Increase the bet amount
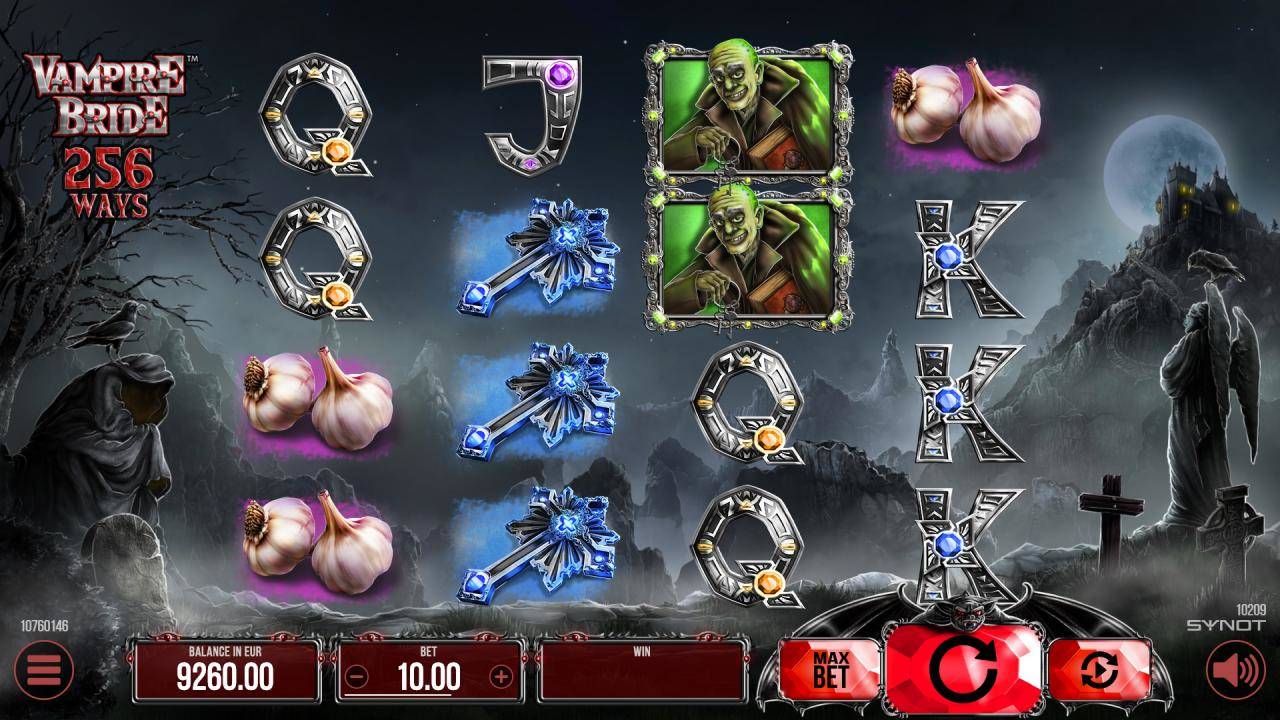Image resolution: width=1280 pixels, height=720 pixels. pos(501,677)
